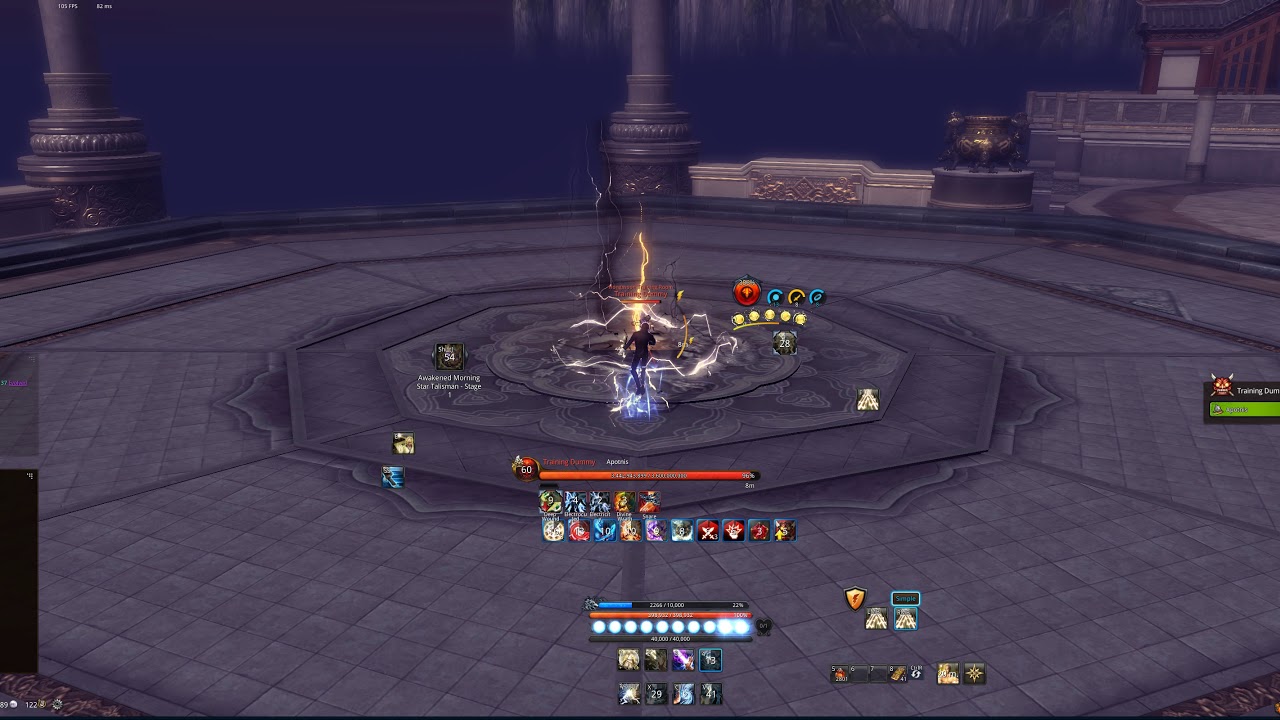Viewport: 1280px width, 720px height.
Task: Select the skill on cooldown showing 29
Action: [656, 693]
